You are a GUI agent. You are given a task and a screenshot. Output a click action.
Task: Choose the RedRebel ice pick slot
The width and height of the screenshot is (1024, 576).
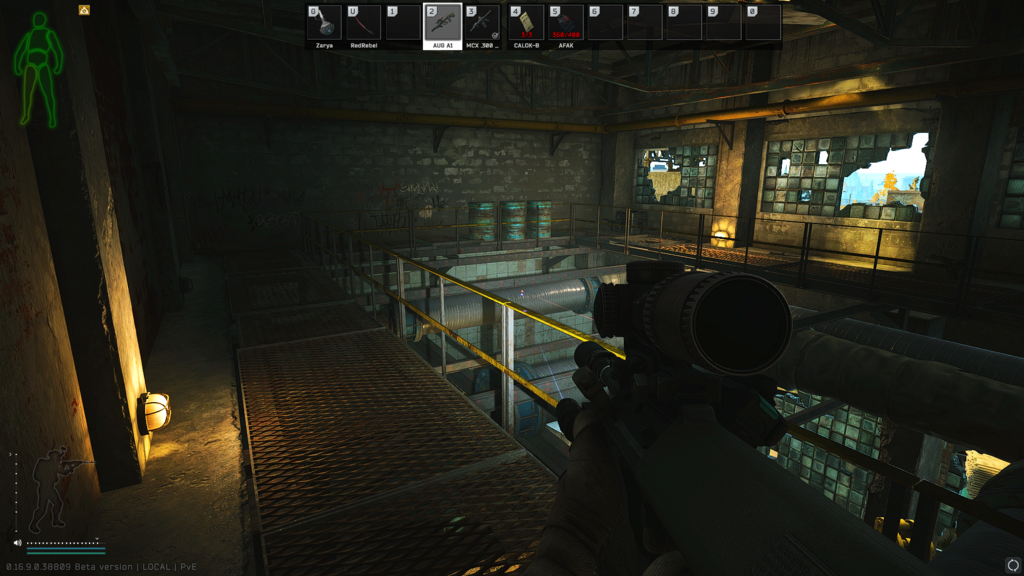[x=364, y=23]
